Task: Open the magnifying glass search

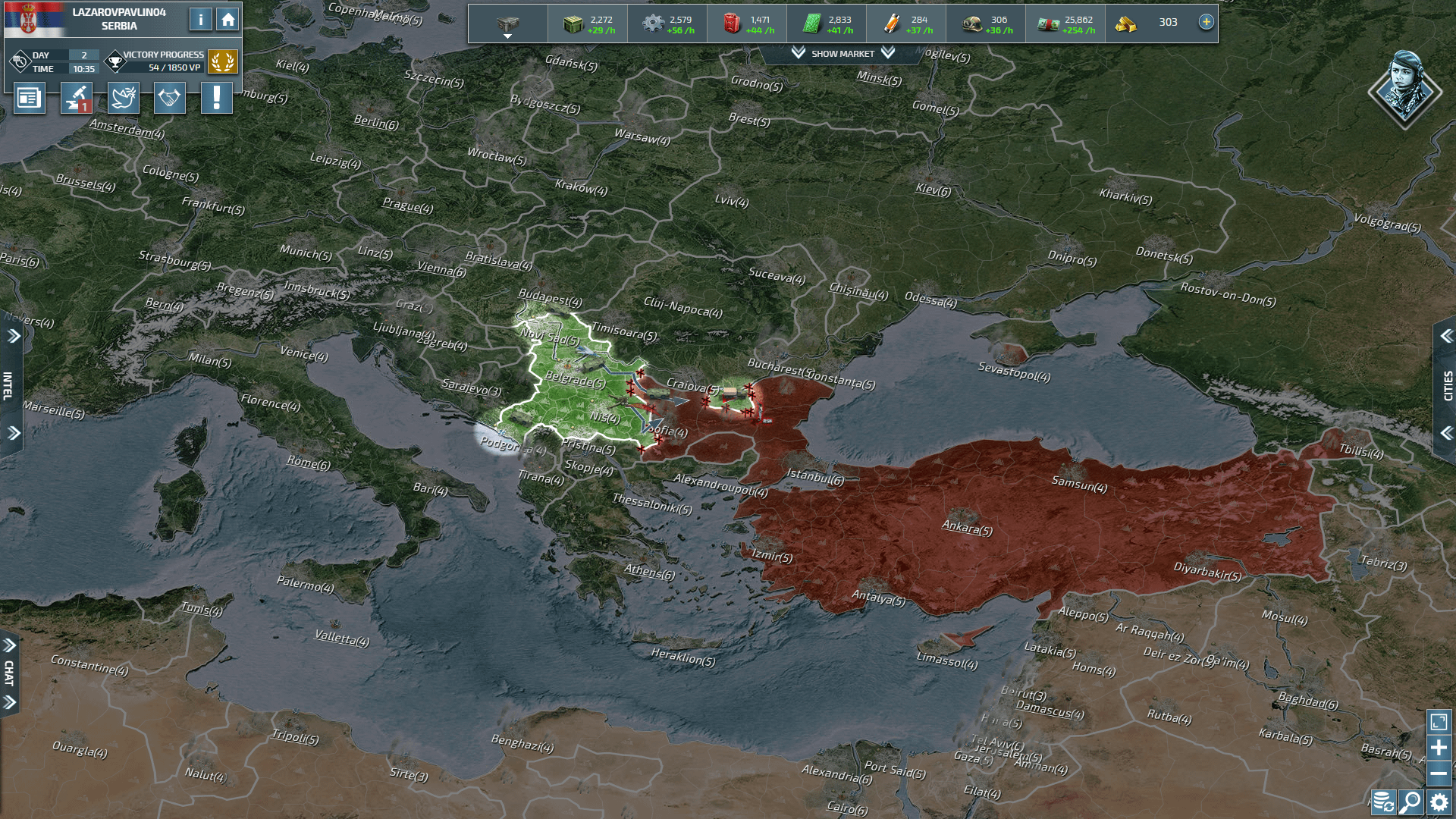Action: point(1410,801)
